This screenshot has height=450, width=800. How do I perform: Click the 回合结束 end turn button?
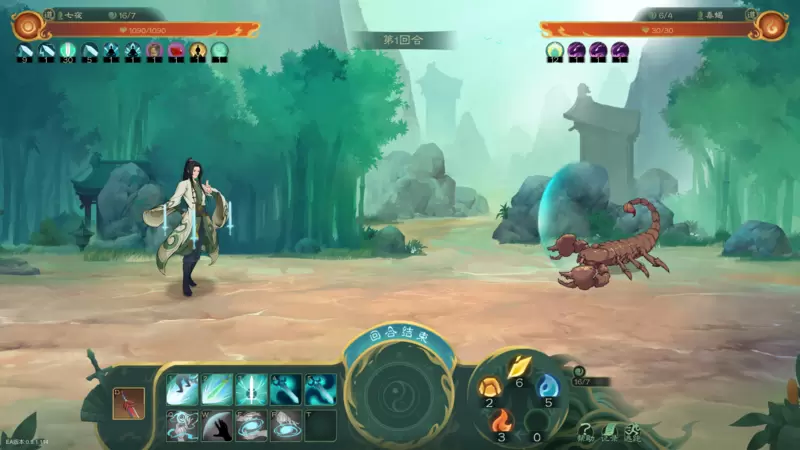pos(399,338)
